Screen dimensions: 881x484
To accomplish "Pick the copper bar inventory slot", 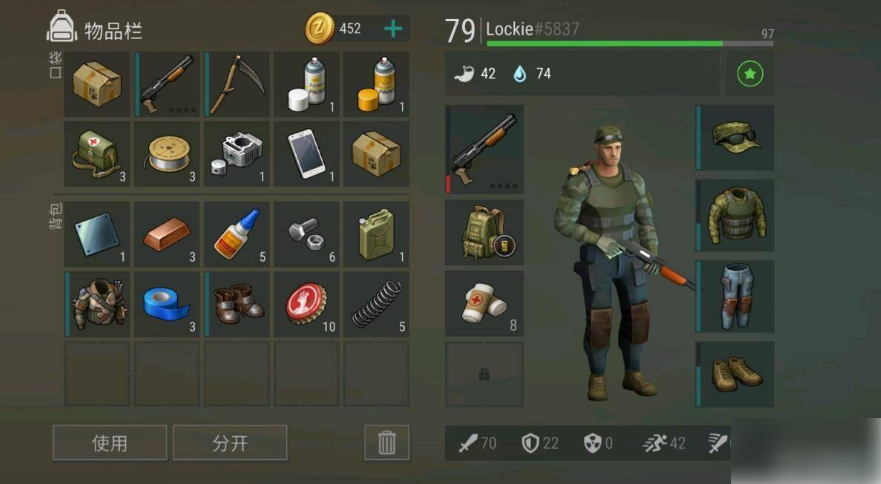I will [167, 234].
